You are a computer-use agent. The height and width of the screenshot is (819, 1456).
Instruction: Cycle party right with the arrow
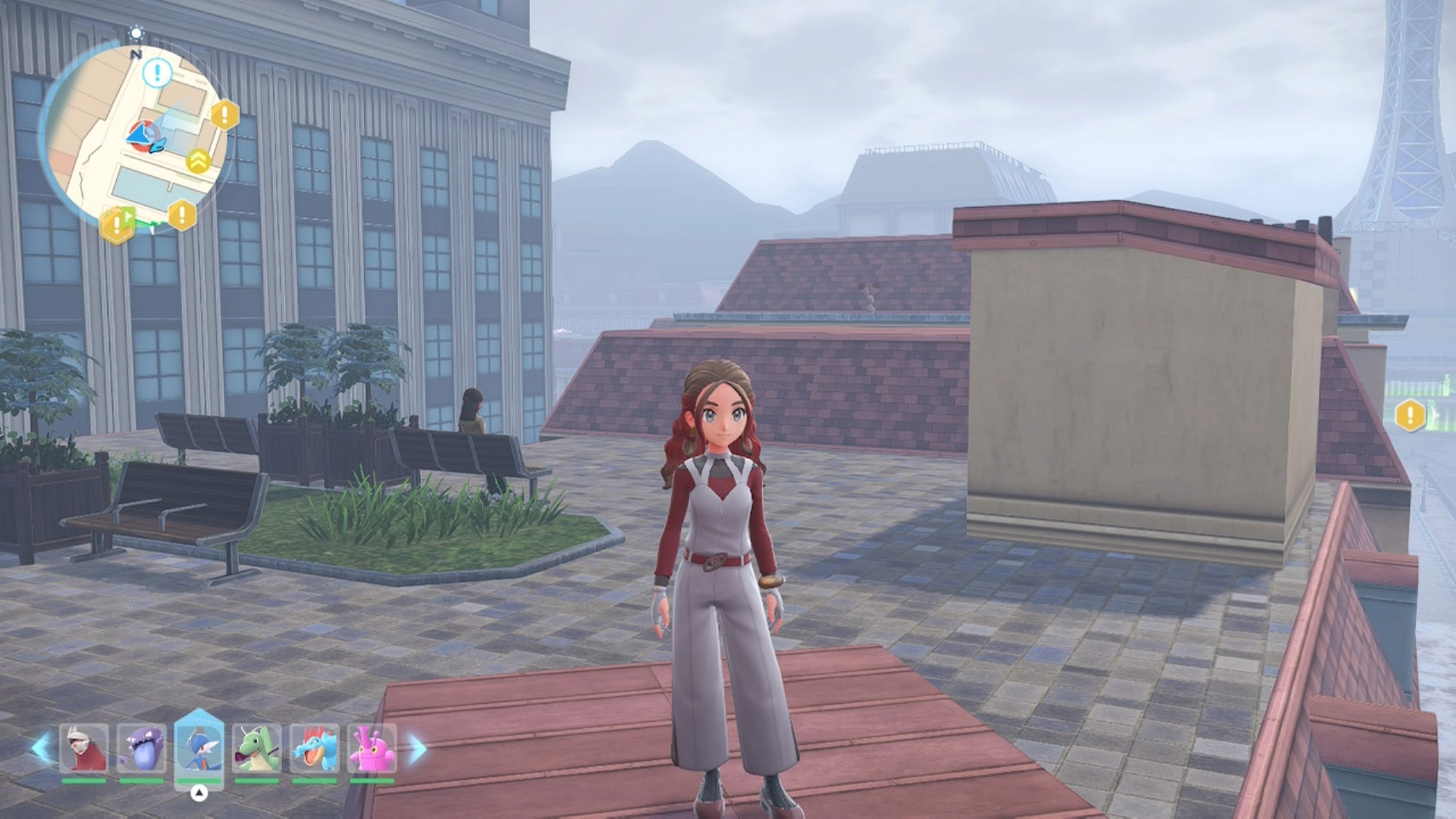pos(417,748)
